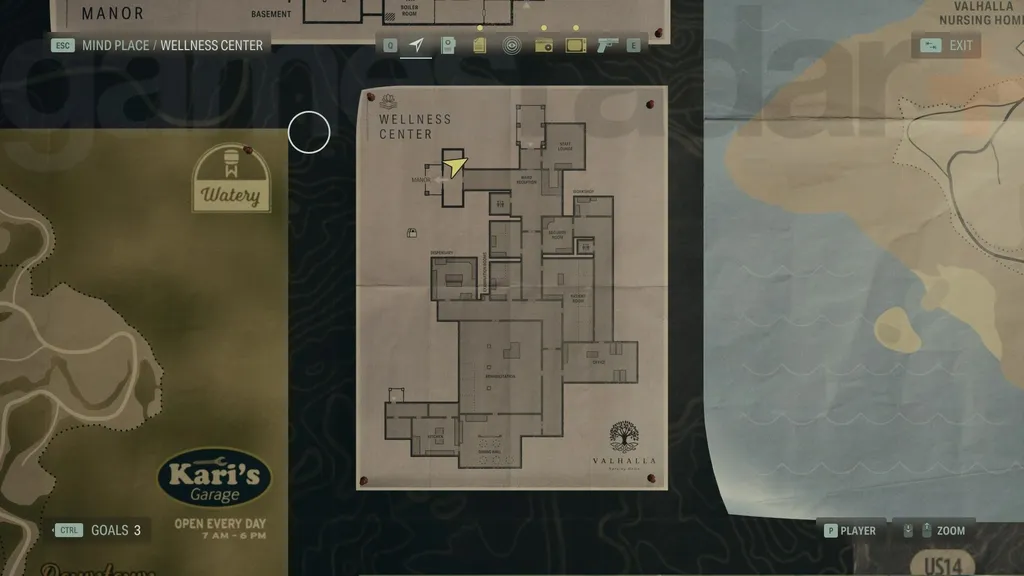This screenshot has height=576, width=1024.
Task: Open the map tab with arrow icon
Action: click(416, 45)
